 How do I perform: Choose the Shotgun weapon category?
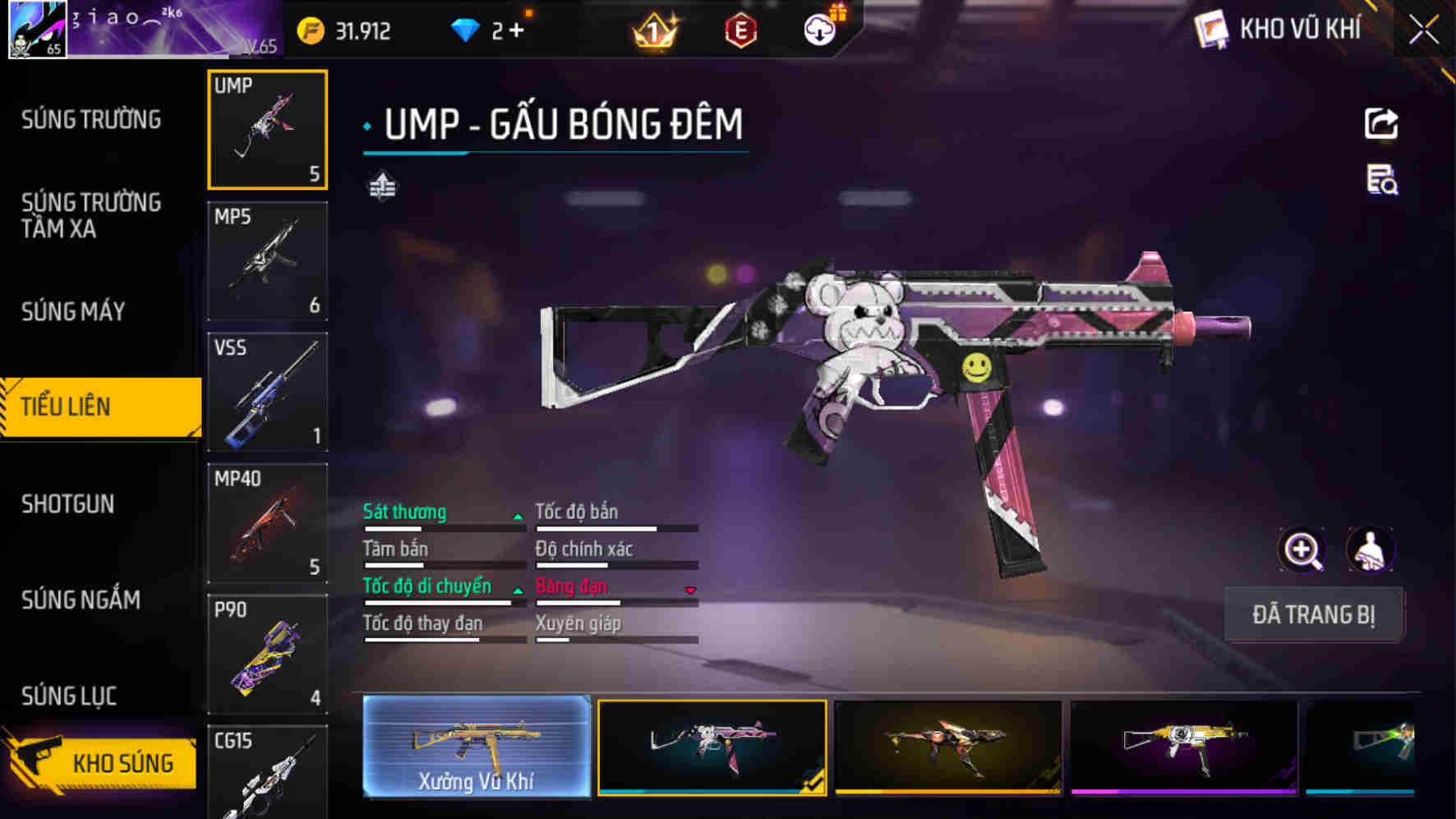point(68,504)
